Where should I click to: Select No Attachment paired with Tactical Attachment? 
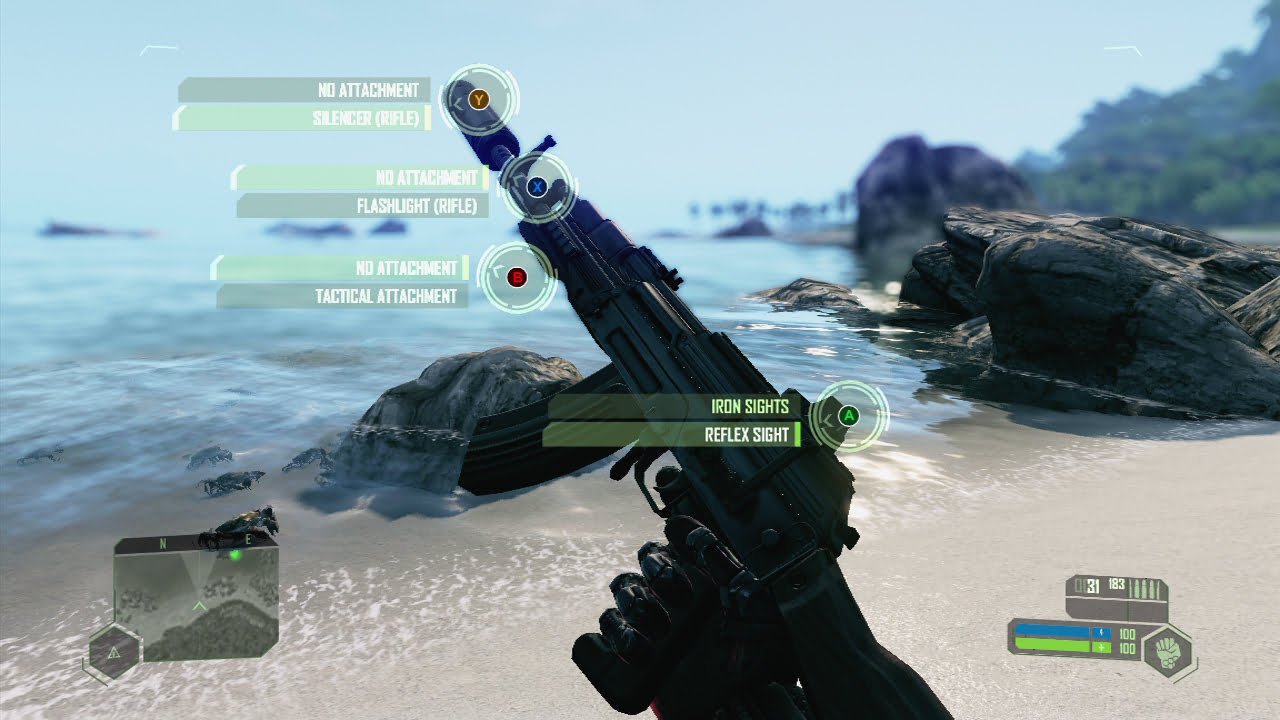tap(340, 268)
